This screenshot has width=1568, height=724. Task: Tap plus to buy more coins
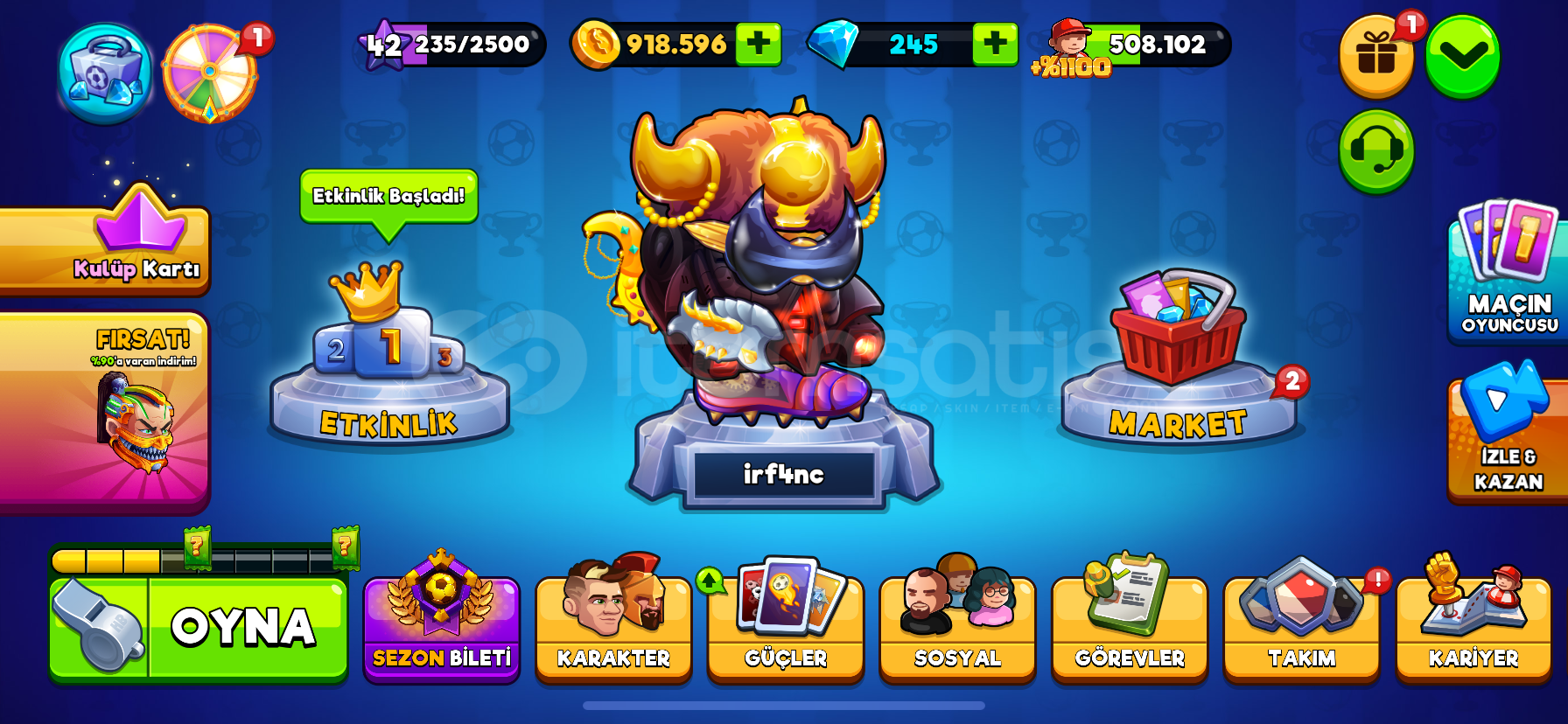click(x=760, y=42)
